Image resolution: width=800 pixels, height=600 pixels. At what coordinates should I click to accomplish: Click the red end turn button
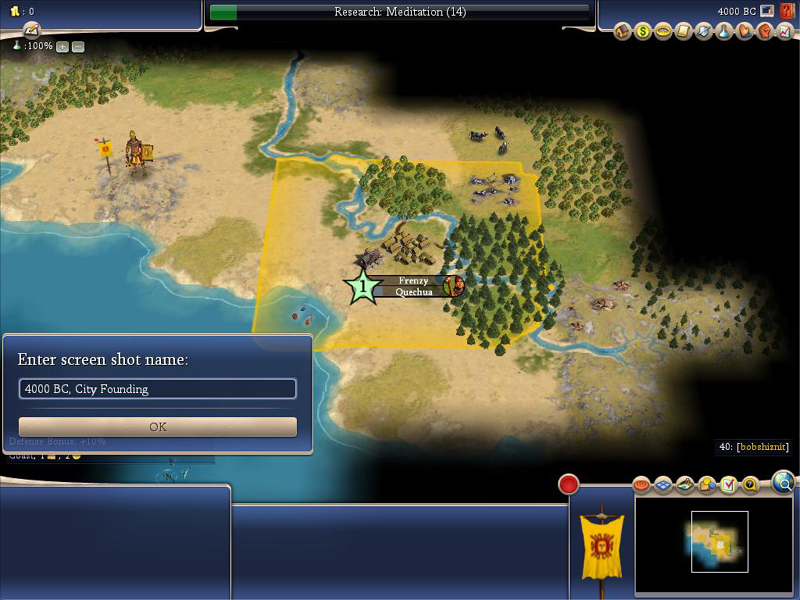568,485
